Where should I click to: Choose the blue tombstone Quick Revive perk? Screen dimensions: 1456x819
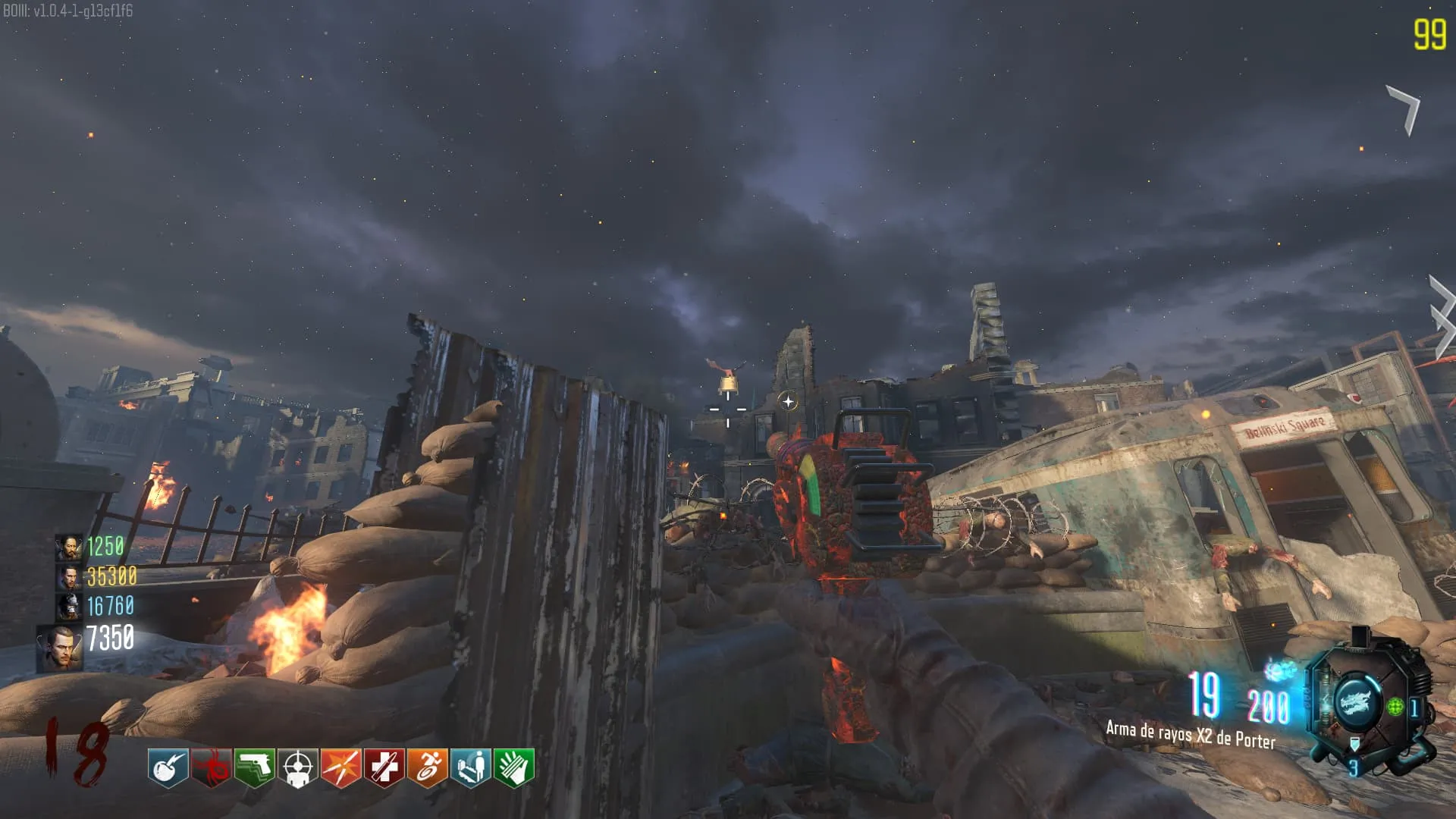[470, 767]
